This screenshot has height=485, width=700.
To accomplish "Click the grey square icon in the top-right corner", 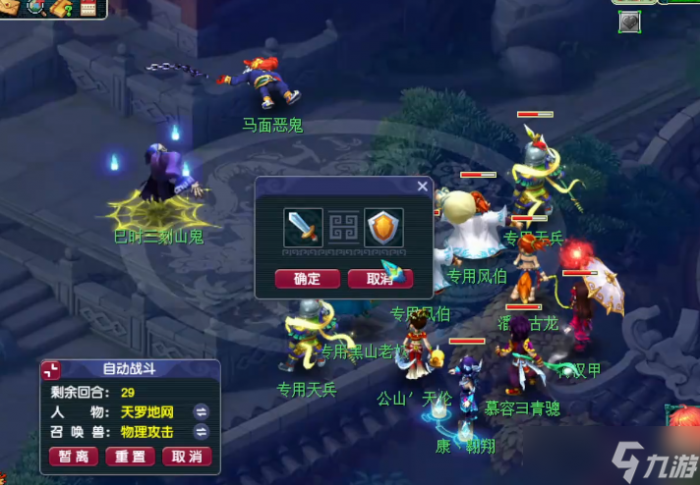I will pyautogui.click(x=629, y=22).
